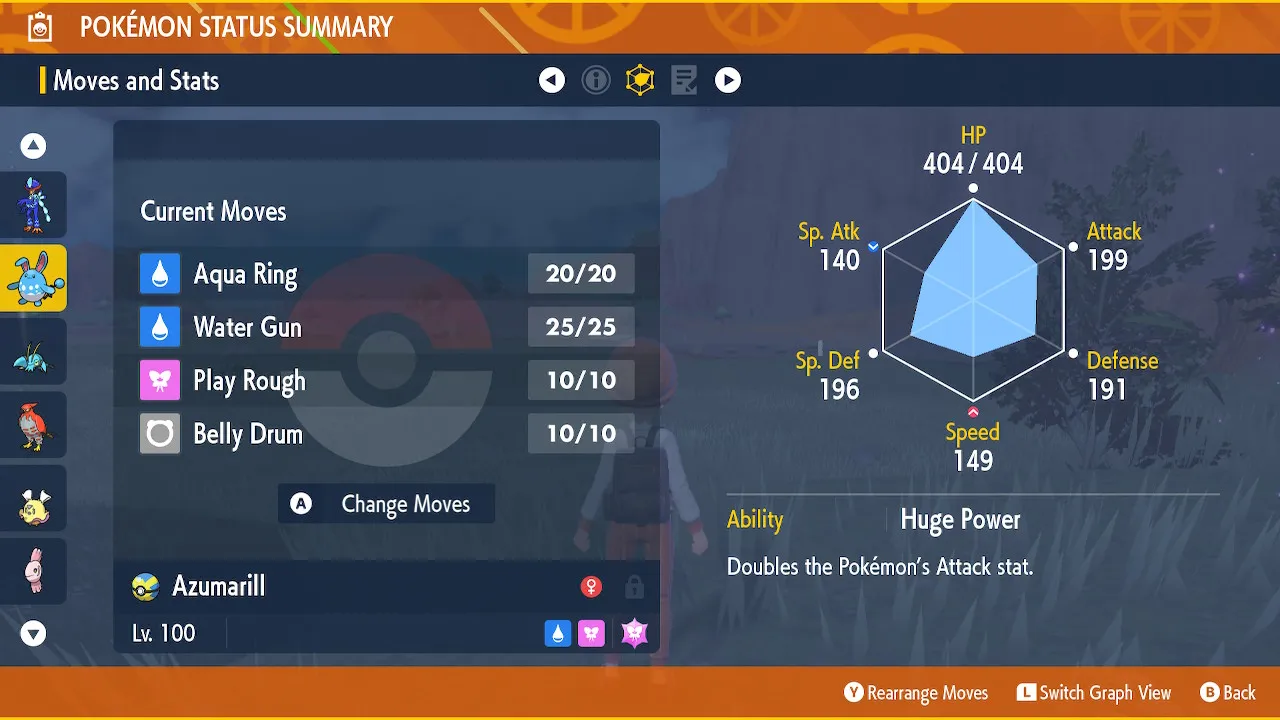Click the Water-type icon beside Aqua Ring
Screen dimensions: 1280x720
tap(160, 273)
